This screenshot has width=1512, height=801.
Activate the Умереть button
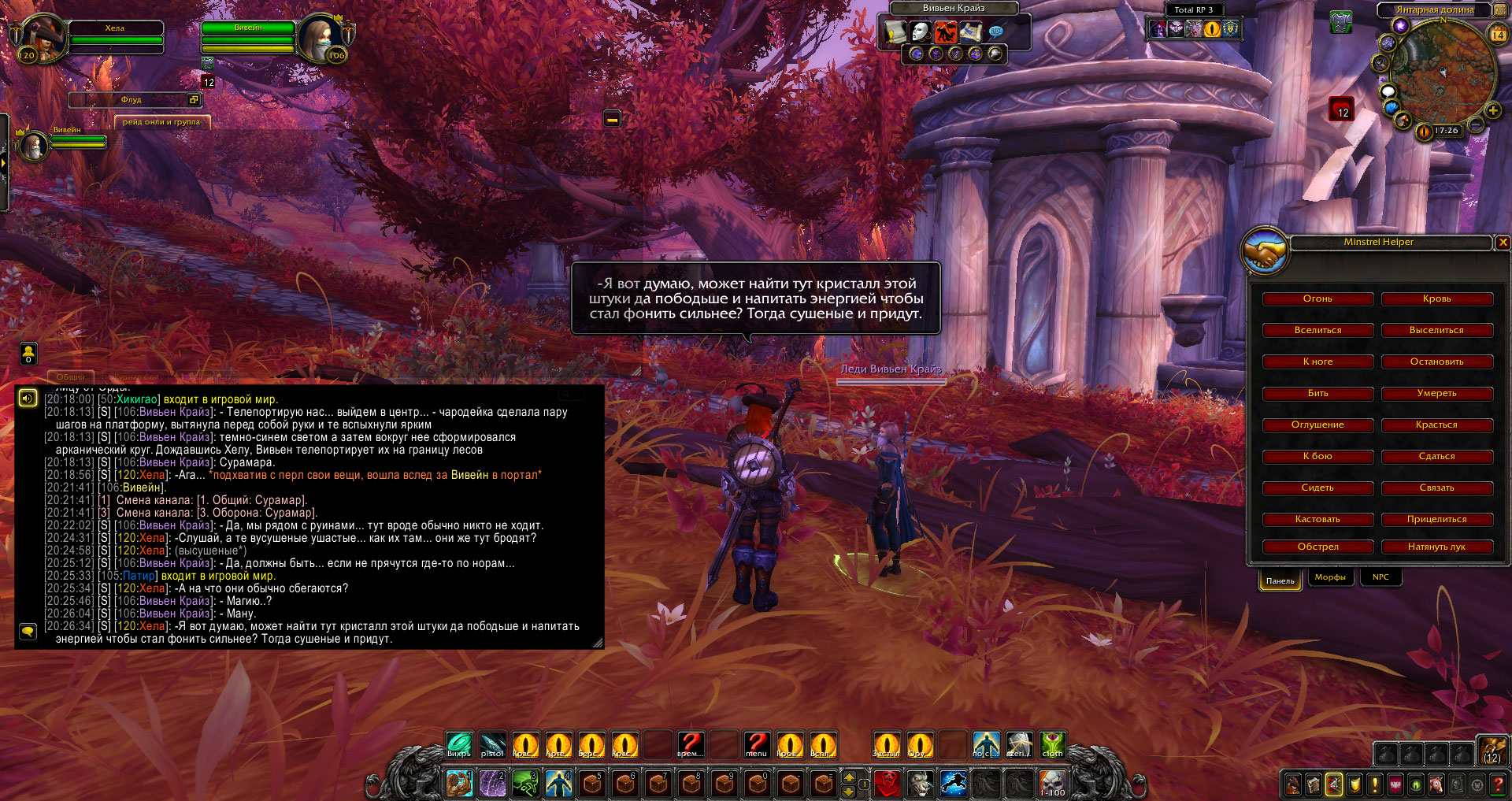click(1436, 394)
